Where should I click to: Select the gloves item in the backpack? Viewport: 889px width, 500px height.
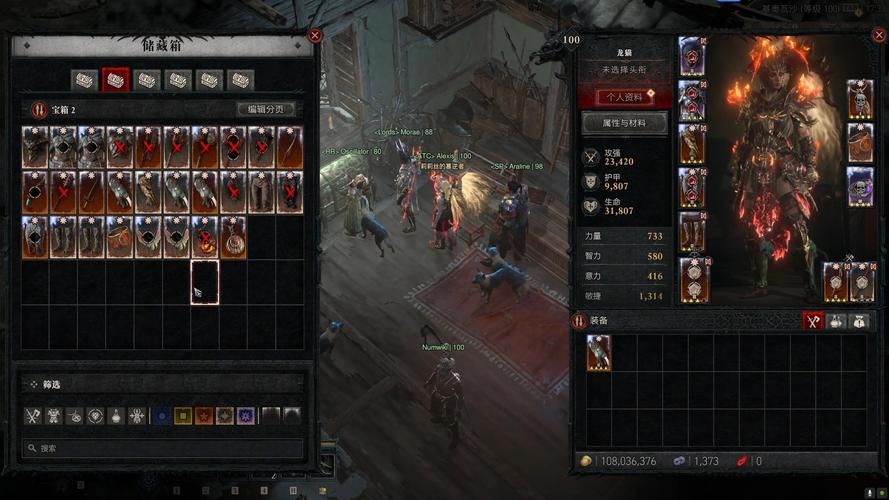pyautogui.click(x=599, y=352)
